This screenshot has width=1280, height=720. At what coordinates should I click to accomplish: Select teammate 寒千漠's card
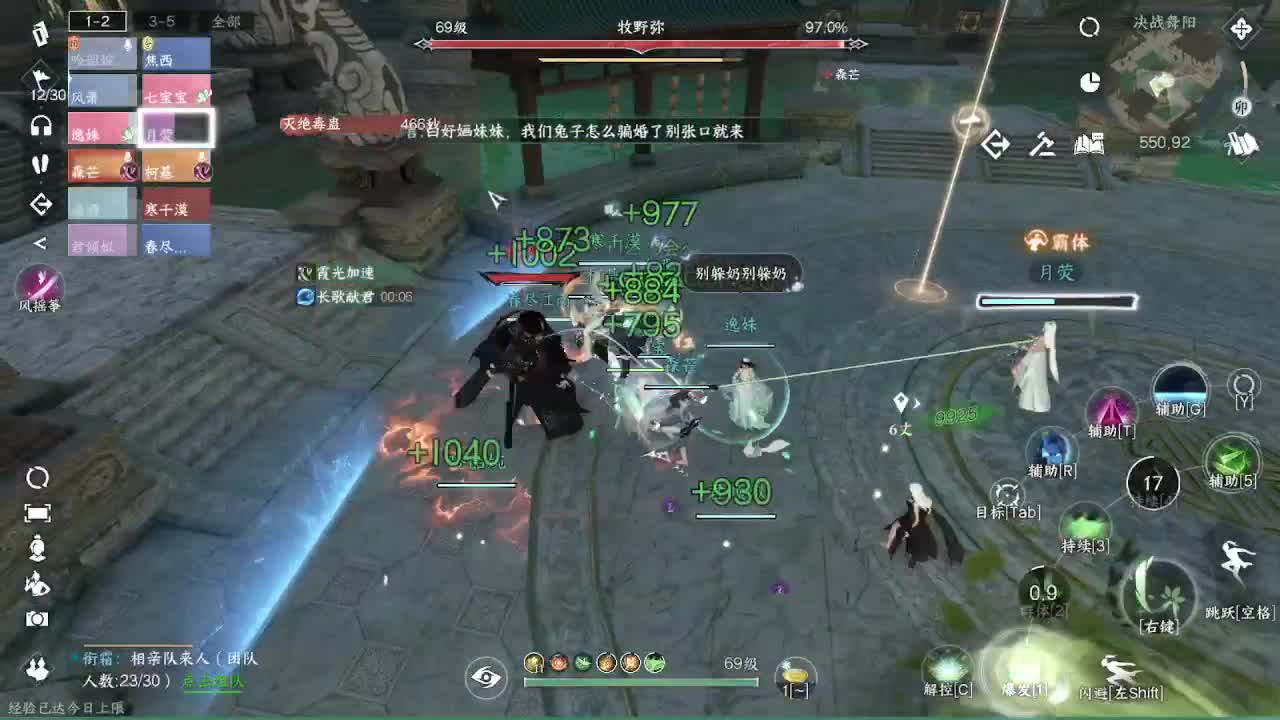175,205
